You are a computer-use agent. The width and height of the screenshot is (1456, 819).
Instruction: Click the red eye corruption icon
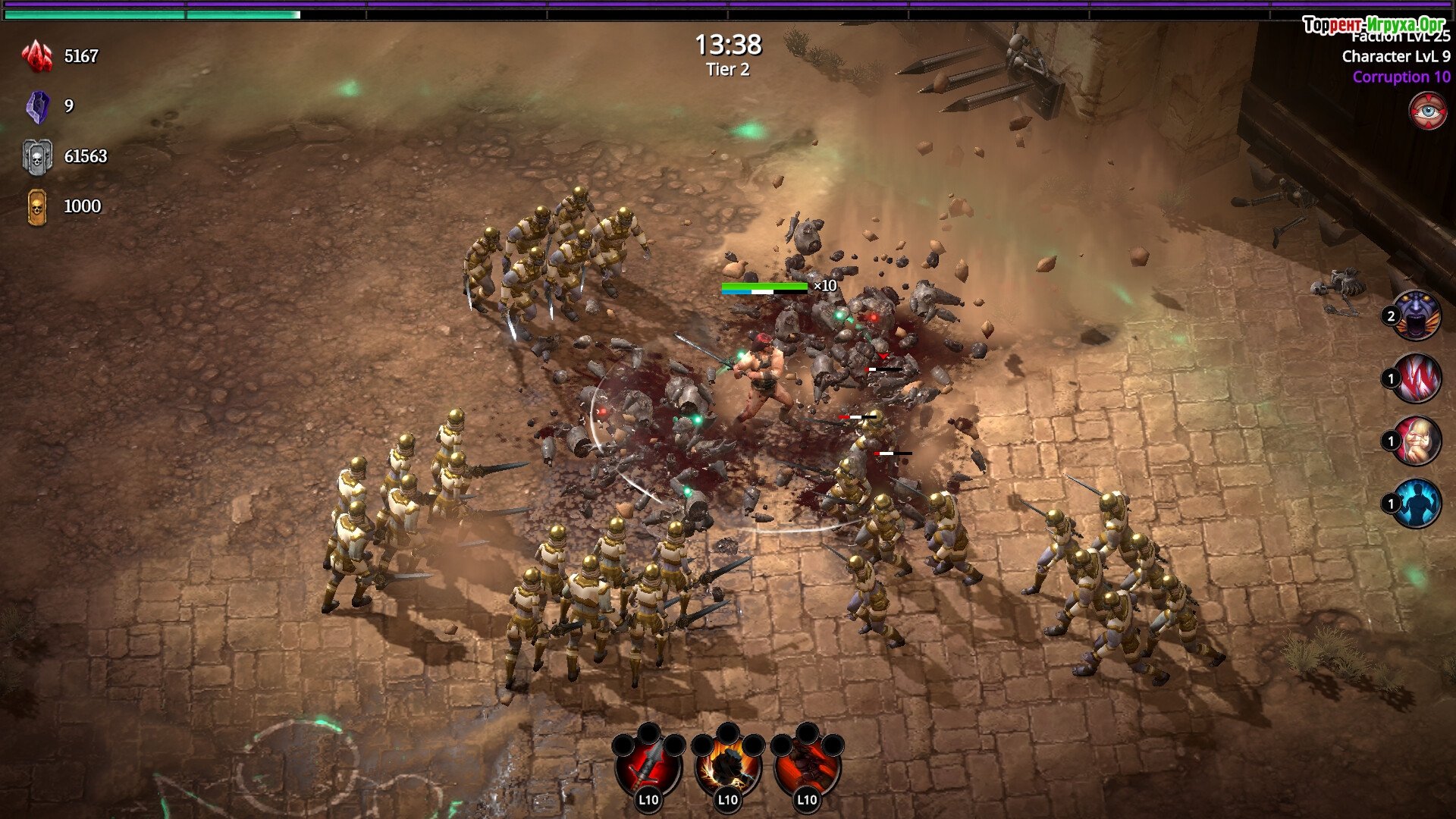[x=1428, y=111]
